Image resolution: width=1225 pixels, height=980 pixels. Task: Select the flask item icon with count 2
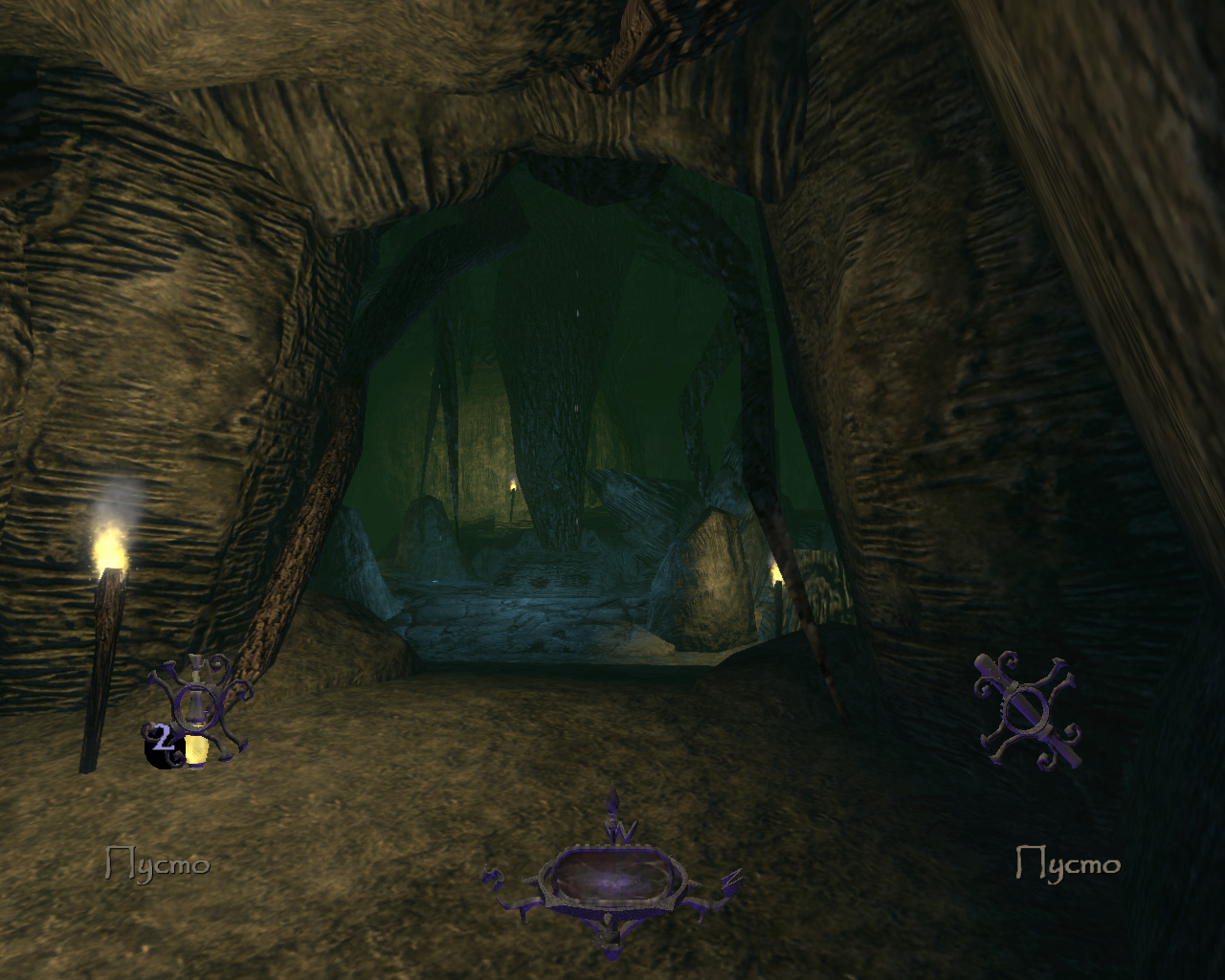196,709
